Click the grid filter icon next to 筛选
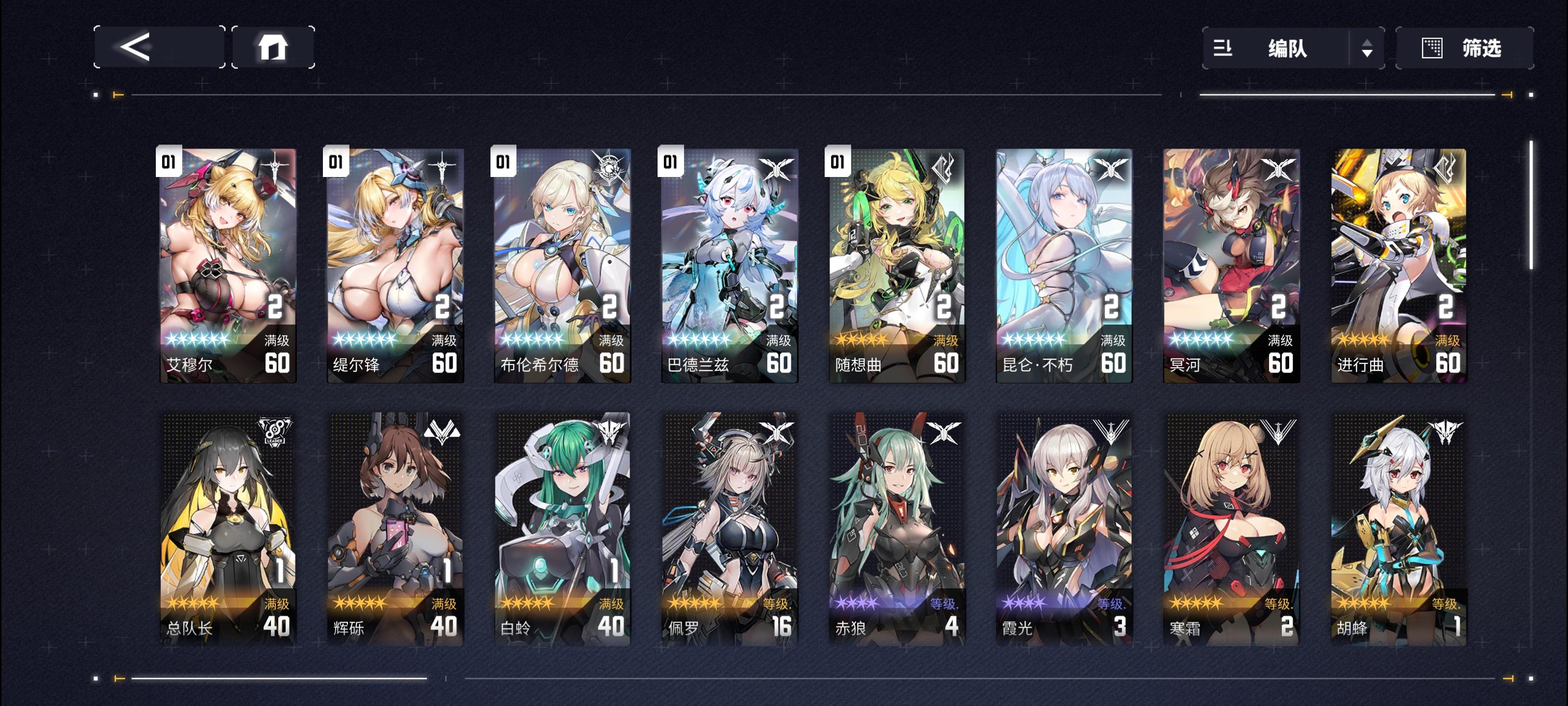 [1432, 49]
